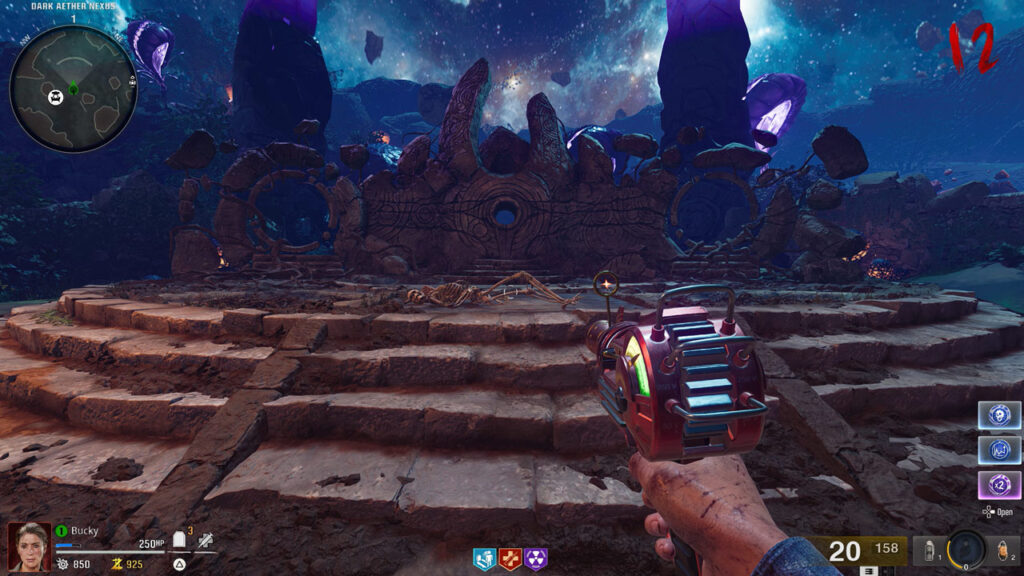
Task: Click Bucky's character portrait
Action: pos(28,547)
